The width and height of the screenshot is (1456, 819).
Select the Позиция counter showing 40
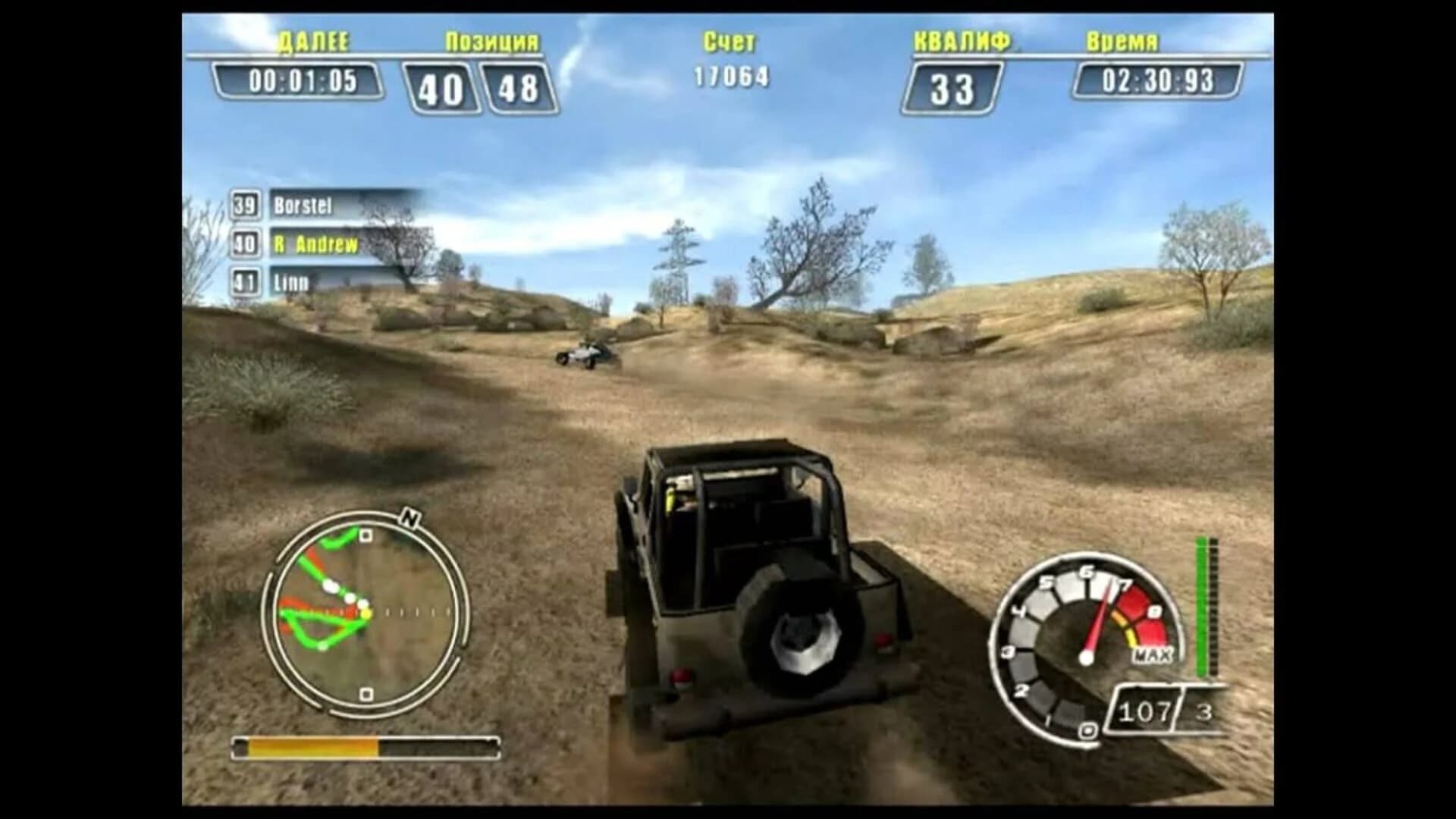[441, 86]
